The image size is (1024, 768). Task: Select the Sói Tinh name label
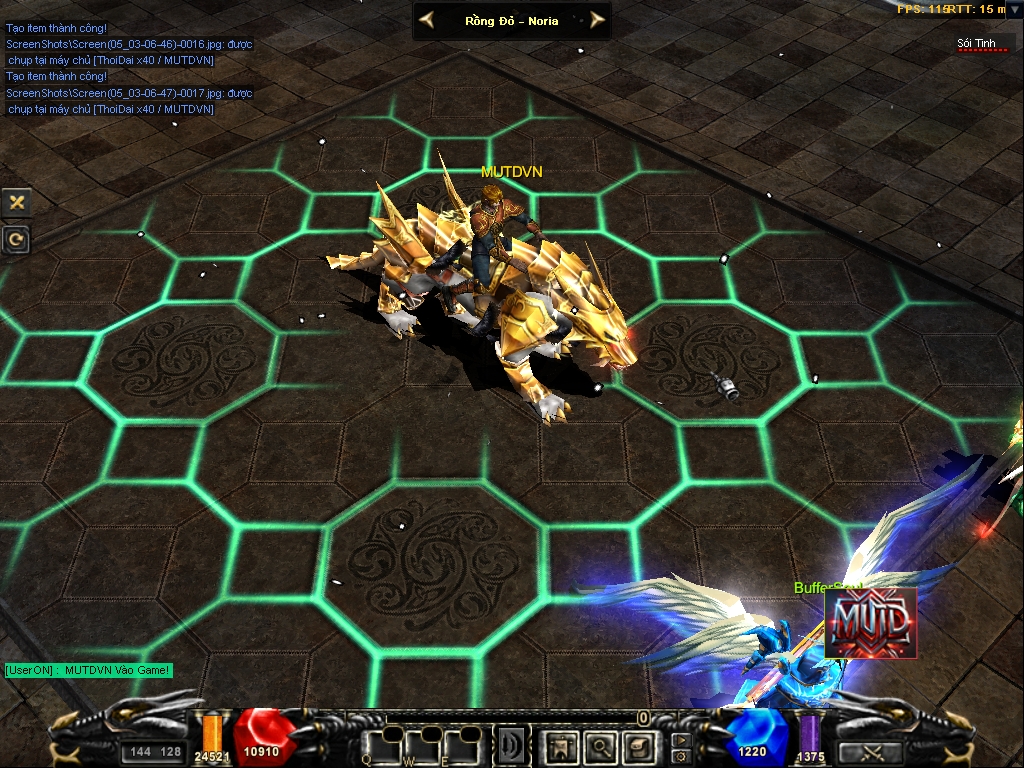[977, 43]
